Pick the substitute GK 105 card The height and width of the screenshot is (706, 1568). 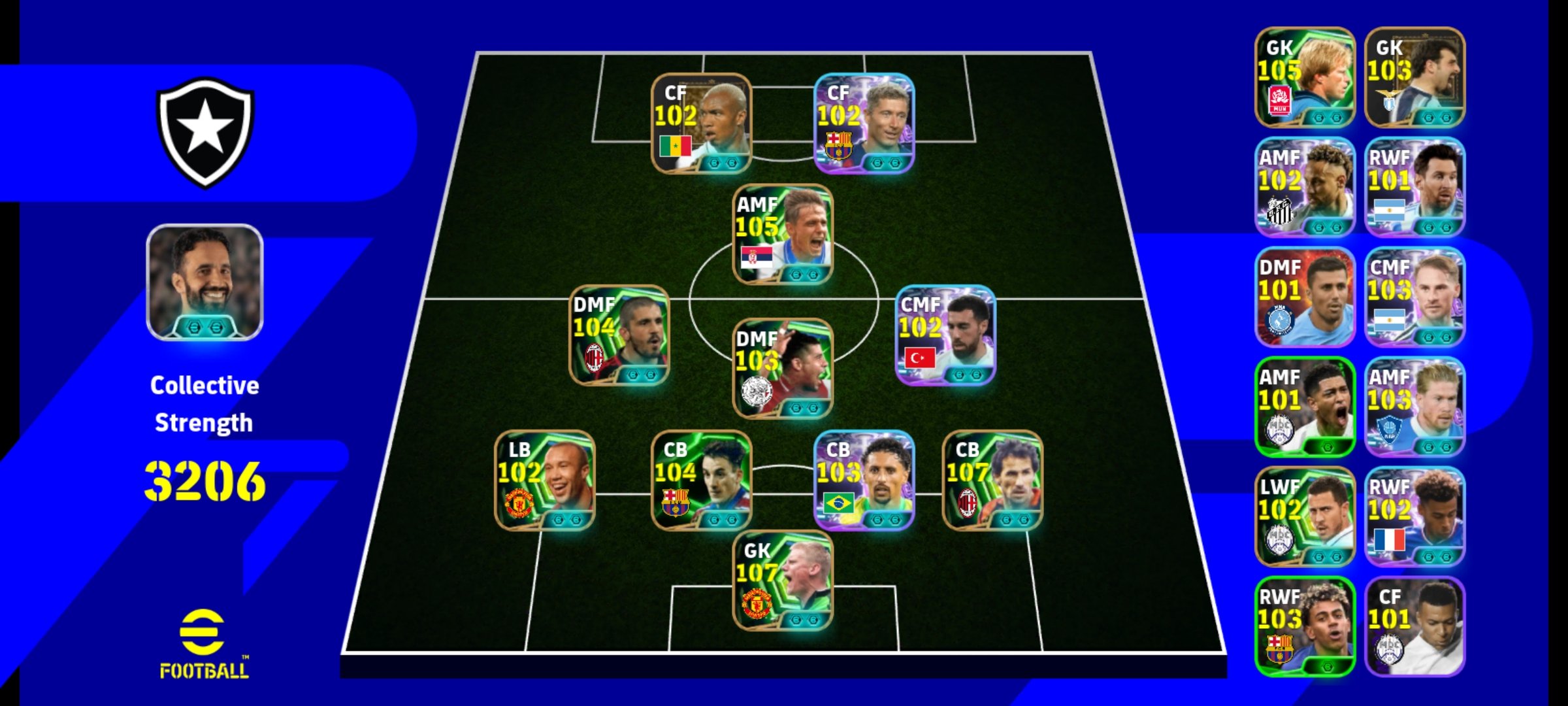1305,77
